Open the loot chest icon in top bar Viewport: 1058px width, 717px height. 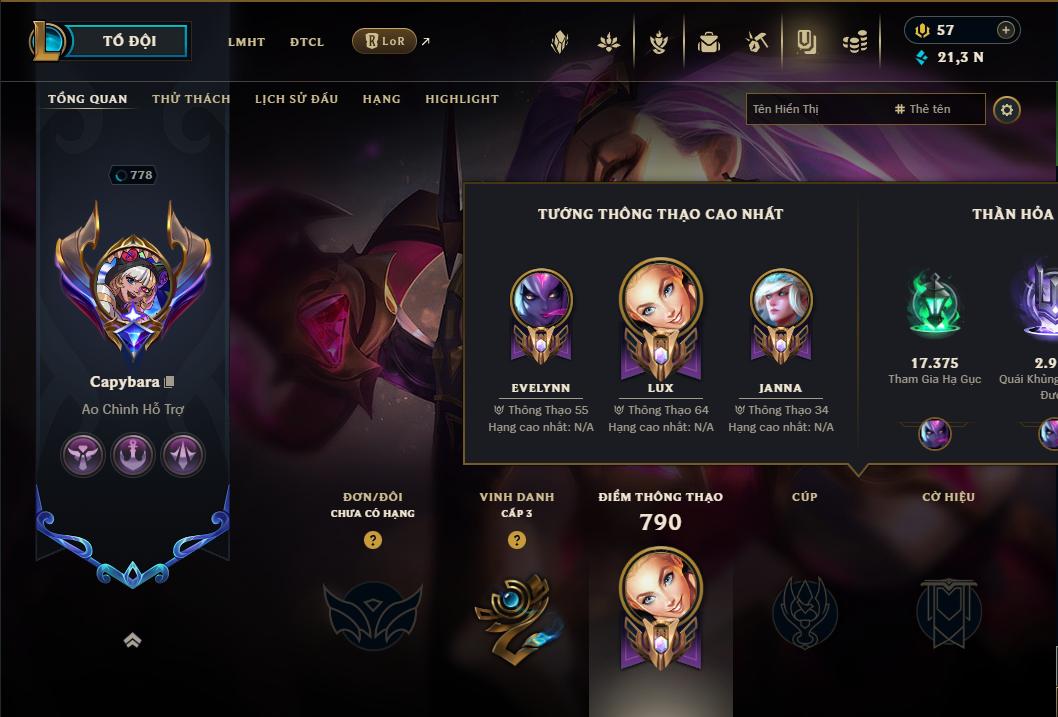[x=709, y=42]
